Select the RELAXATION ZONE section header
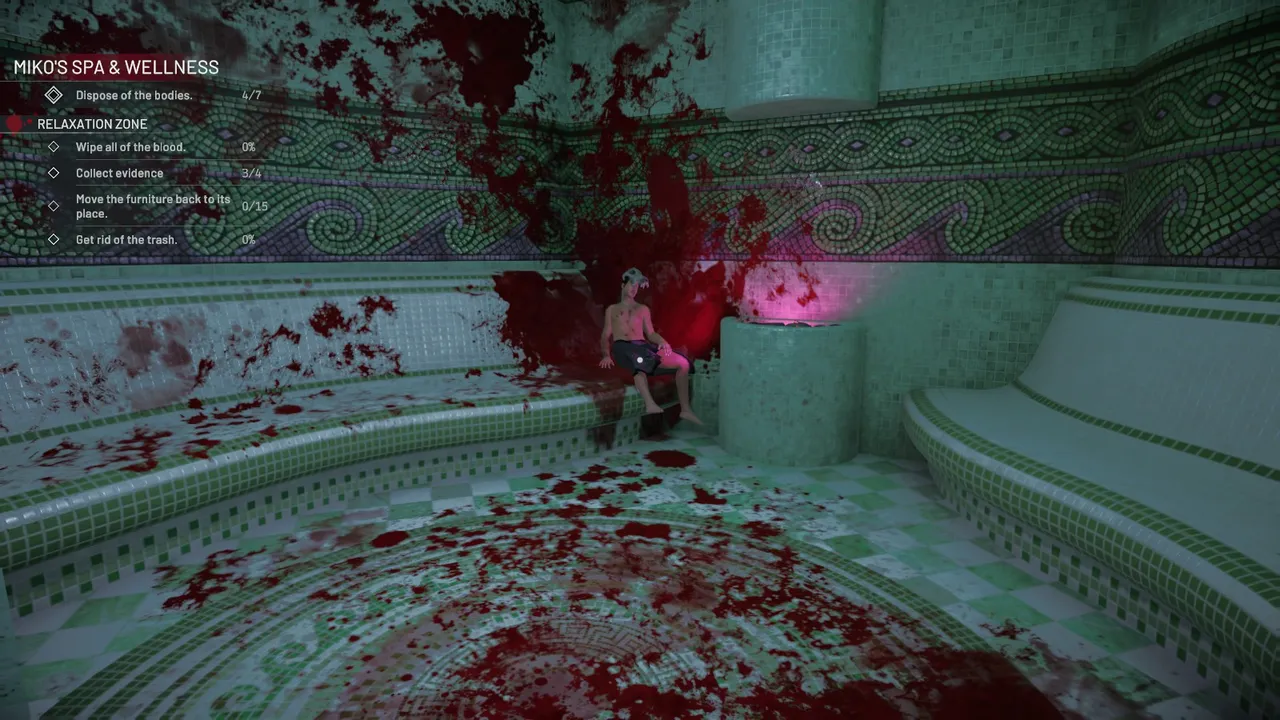The image size is (1280, 720). coord(92,123)
